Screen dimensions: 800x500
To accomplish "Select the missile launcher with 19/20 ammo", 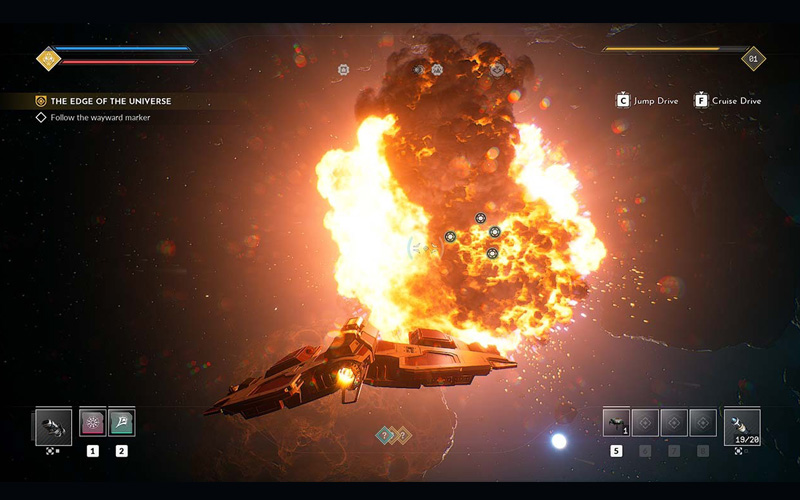I will [x=741, y=425].
